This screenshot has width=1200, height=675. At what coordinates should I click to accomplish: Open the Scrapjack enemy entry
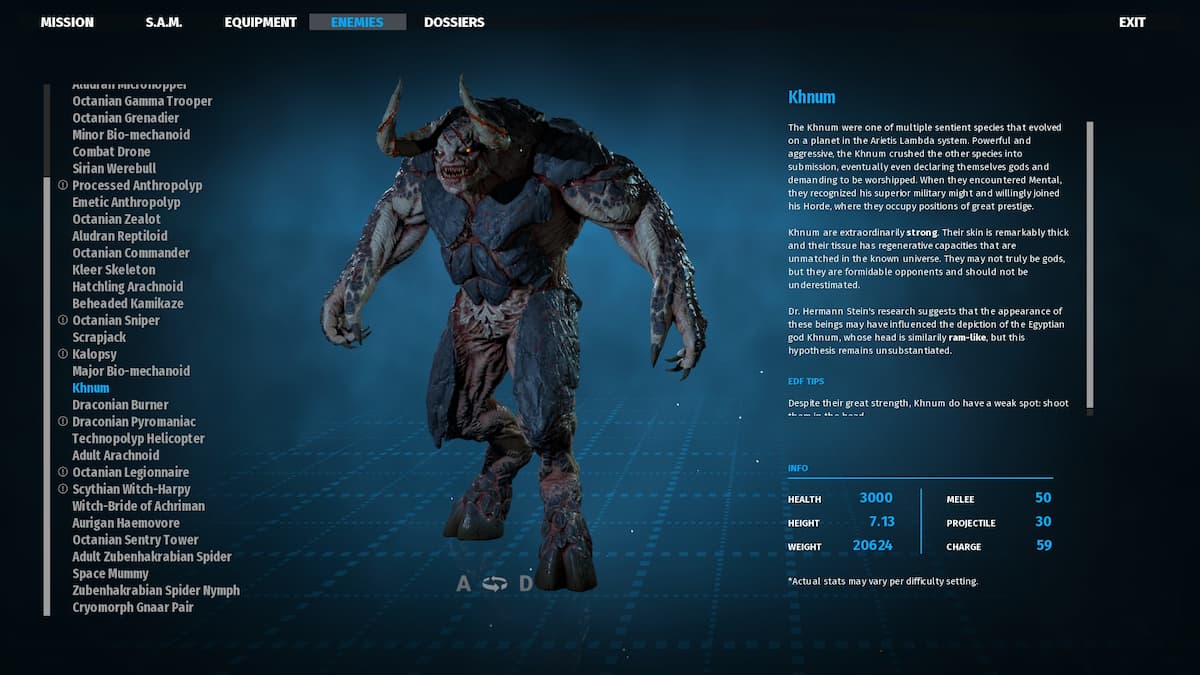[99, 337]
